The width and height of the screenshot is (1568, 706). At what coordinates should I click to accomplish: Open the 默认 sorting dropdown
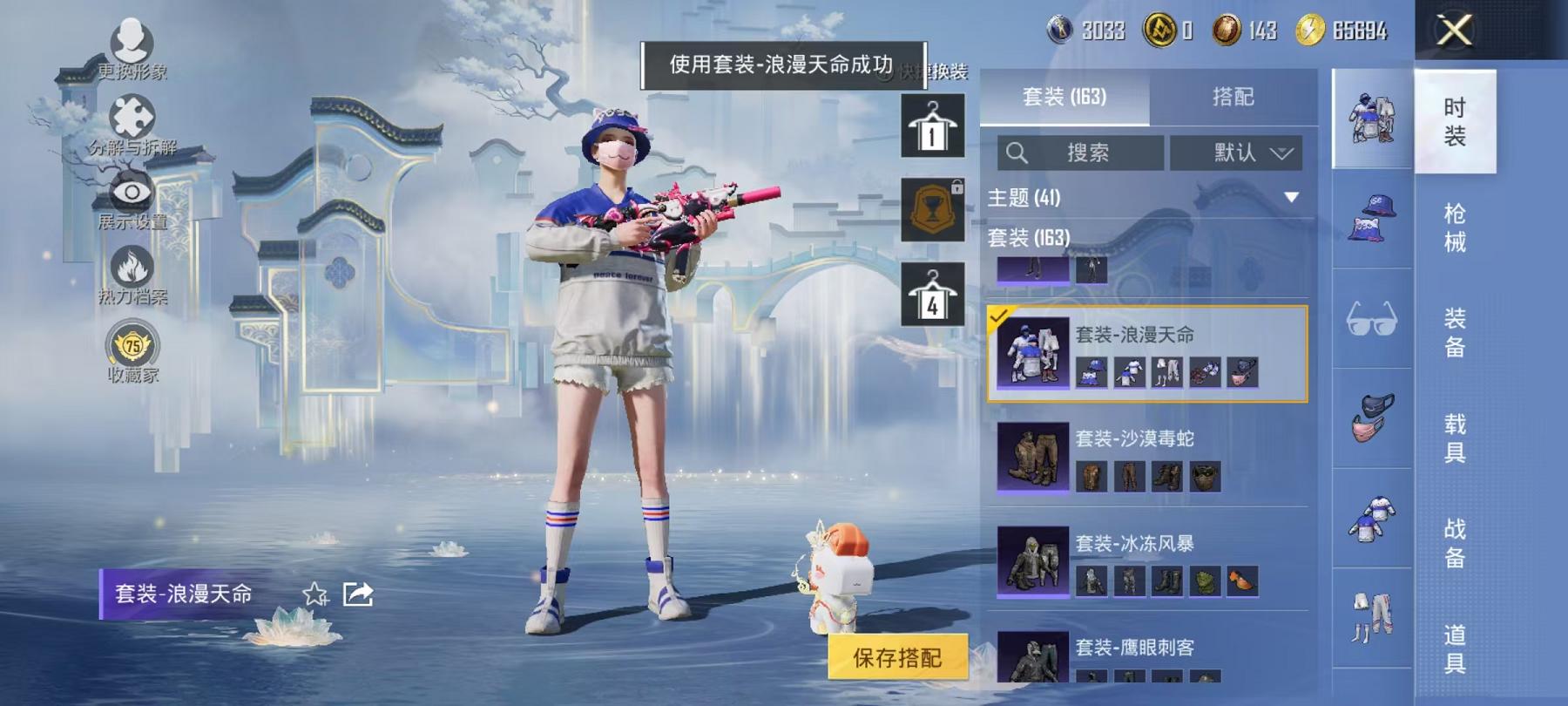coord(1236,153)
